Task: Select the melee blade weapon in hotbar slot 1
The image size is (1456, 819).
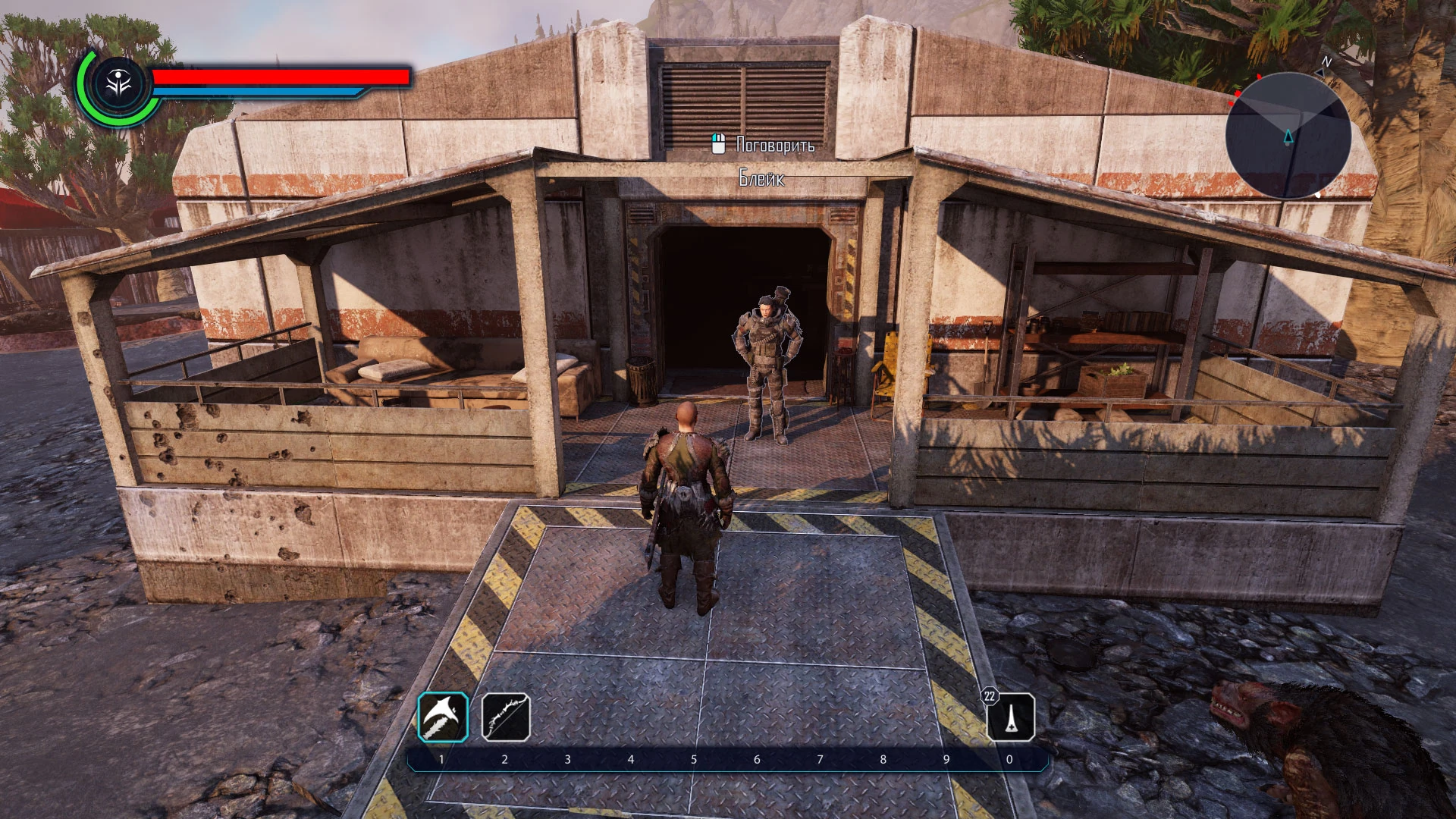Action: click(x=443, y=717)
